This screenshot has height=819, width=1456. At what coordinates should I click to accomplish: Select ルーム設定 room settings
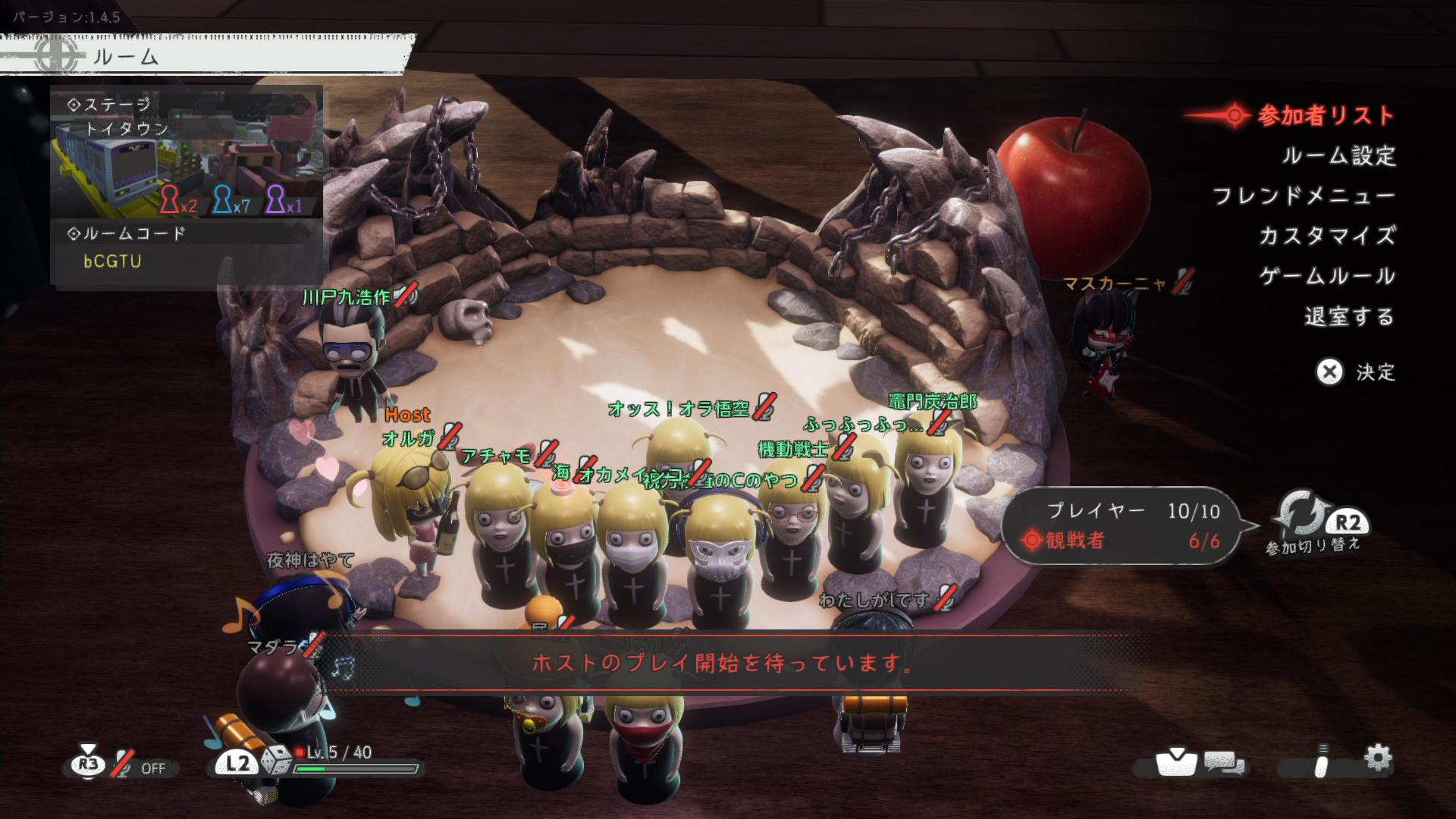coord(1338,156)
